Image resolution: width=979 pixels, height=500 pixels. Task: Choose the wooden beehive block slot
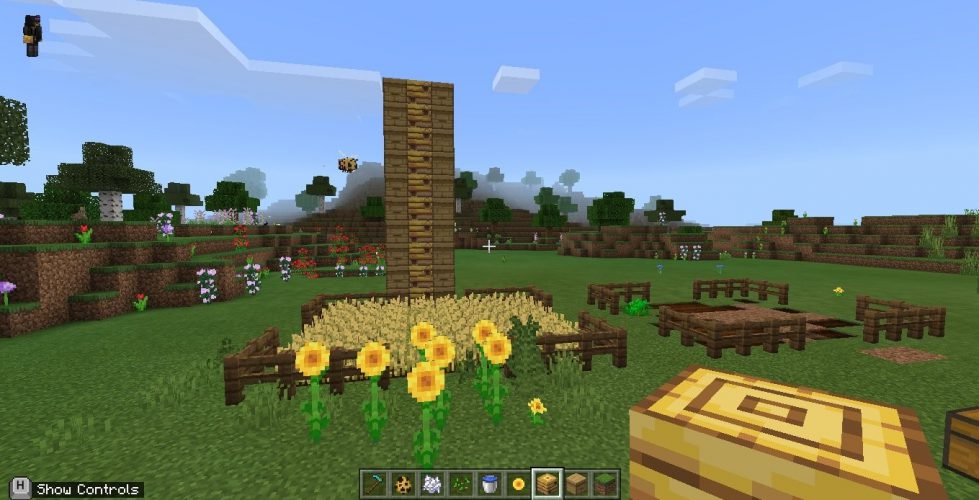[x=576, y=484]
